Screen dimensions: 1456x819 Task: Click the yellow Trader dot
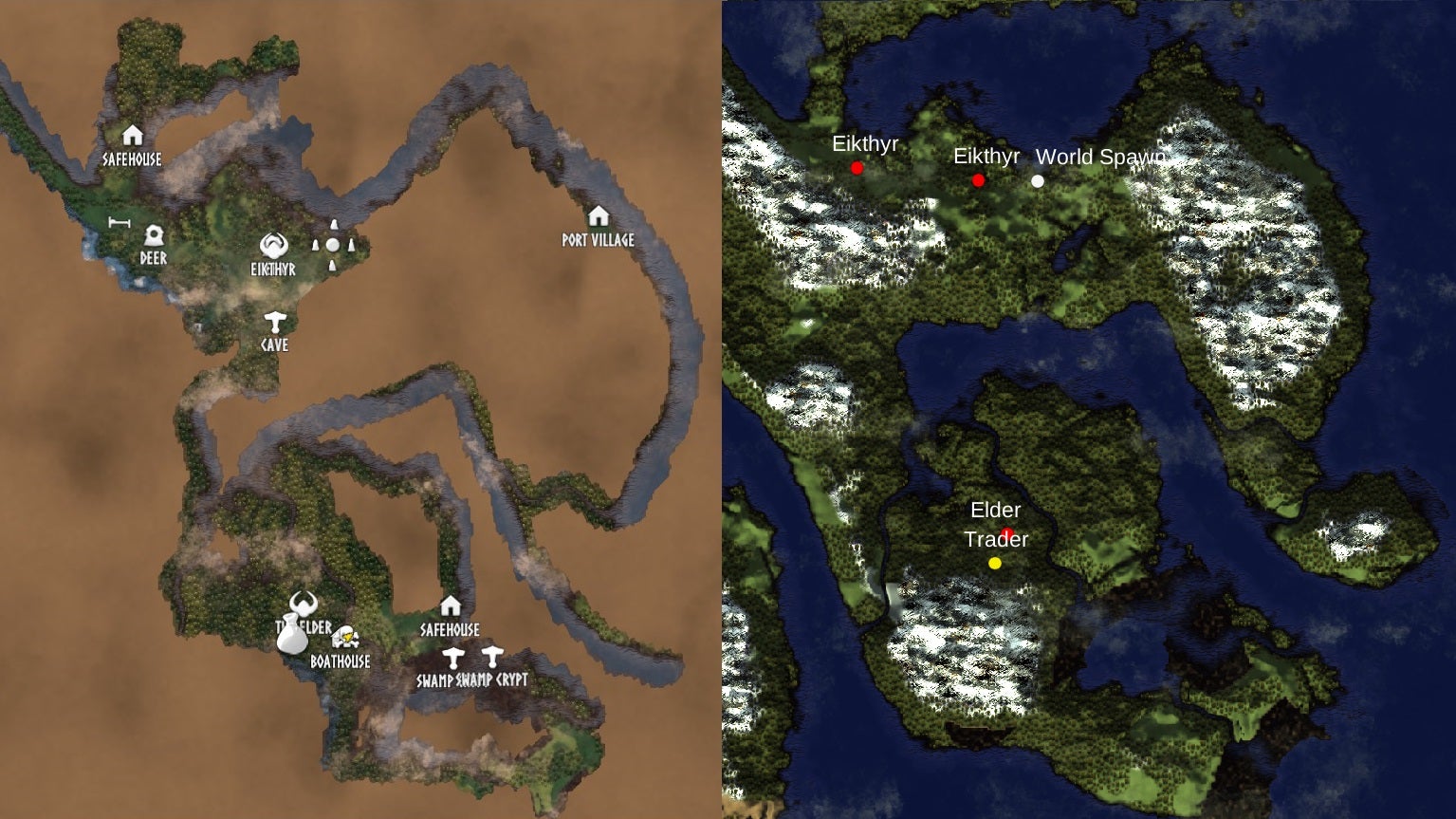click(994, 563)
